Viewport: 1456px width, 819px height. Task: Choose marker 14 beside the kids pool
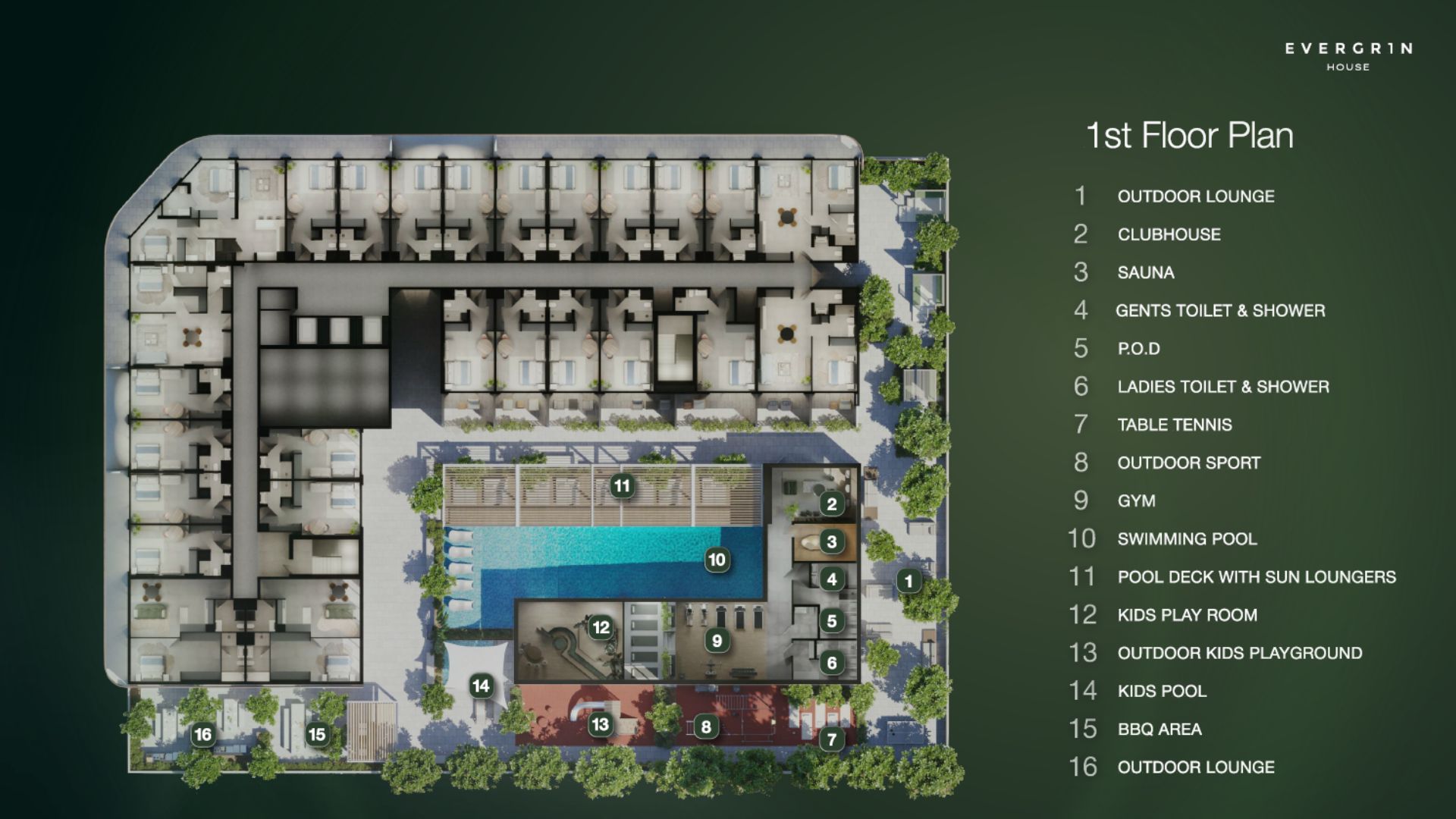481,686
